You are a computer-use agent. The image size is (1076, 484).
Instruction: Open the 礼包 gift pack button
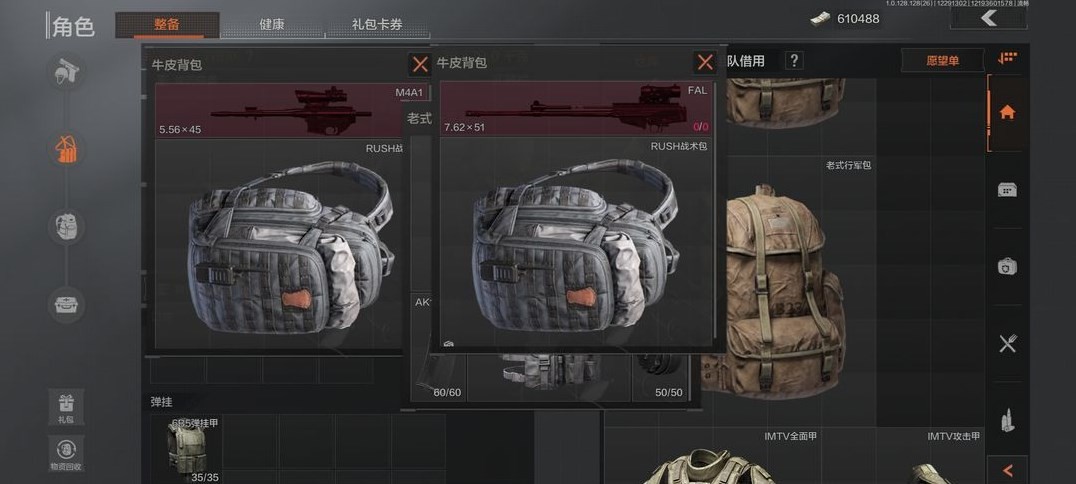66,408
